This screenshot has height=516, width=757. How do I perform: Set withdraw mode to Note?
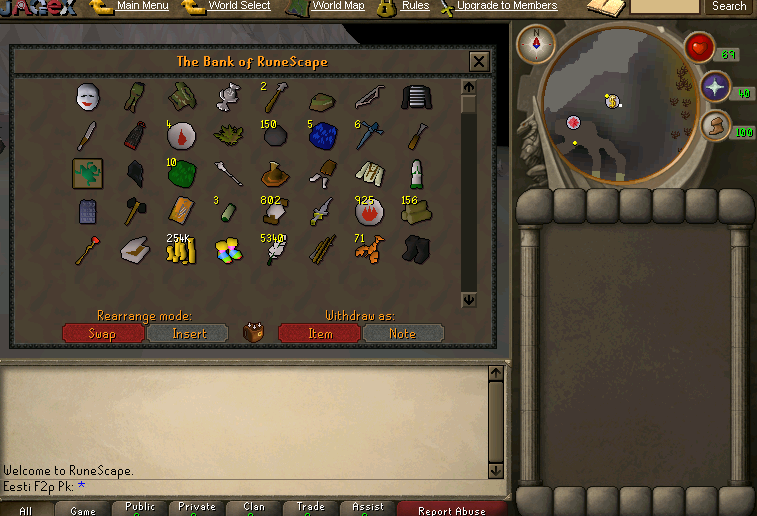click(402, 333)
